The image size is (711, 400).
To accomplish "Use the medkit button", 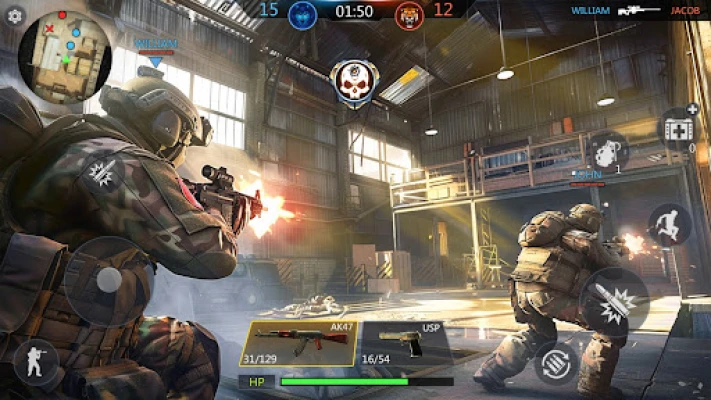I will click(679, 129).
